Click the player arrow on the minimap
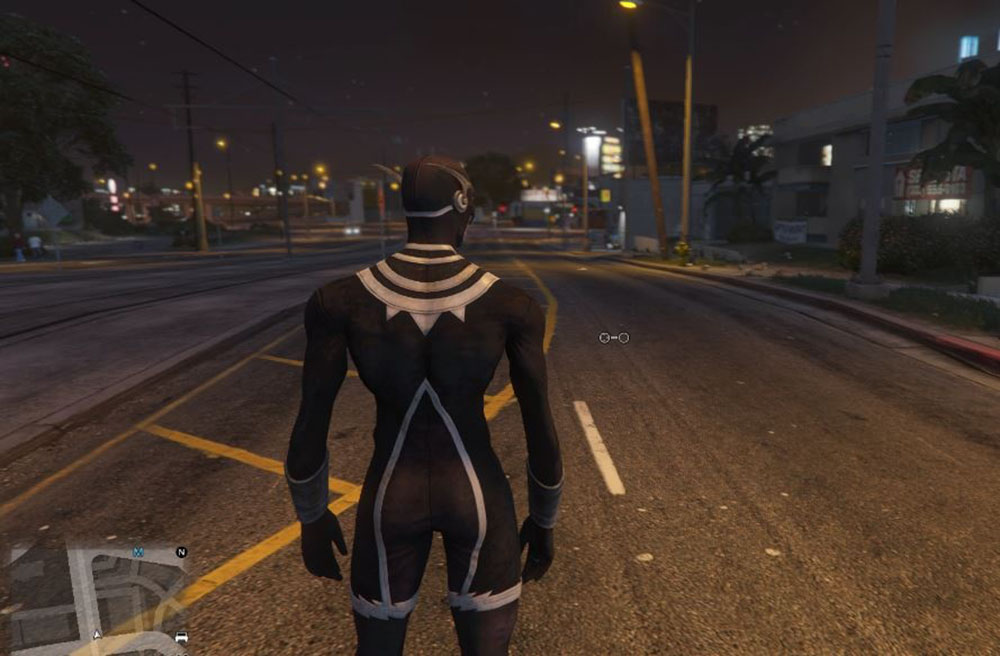The height and width of the screenshot is (656, 1000). [x=97, y=634]
